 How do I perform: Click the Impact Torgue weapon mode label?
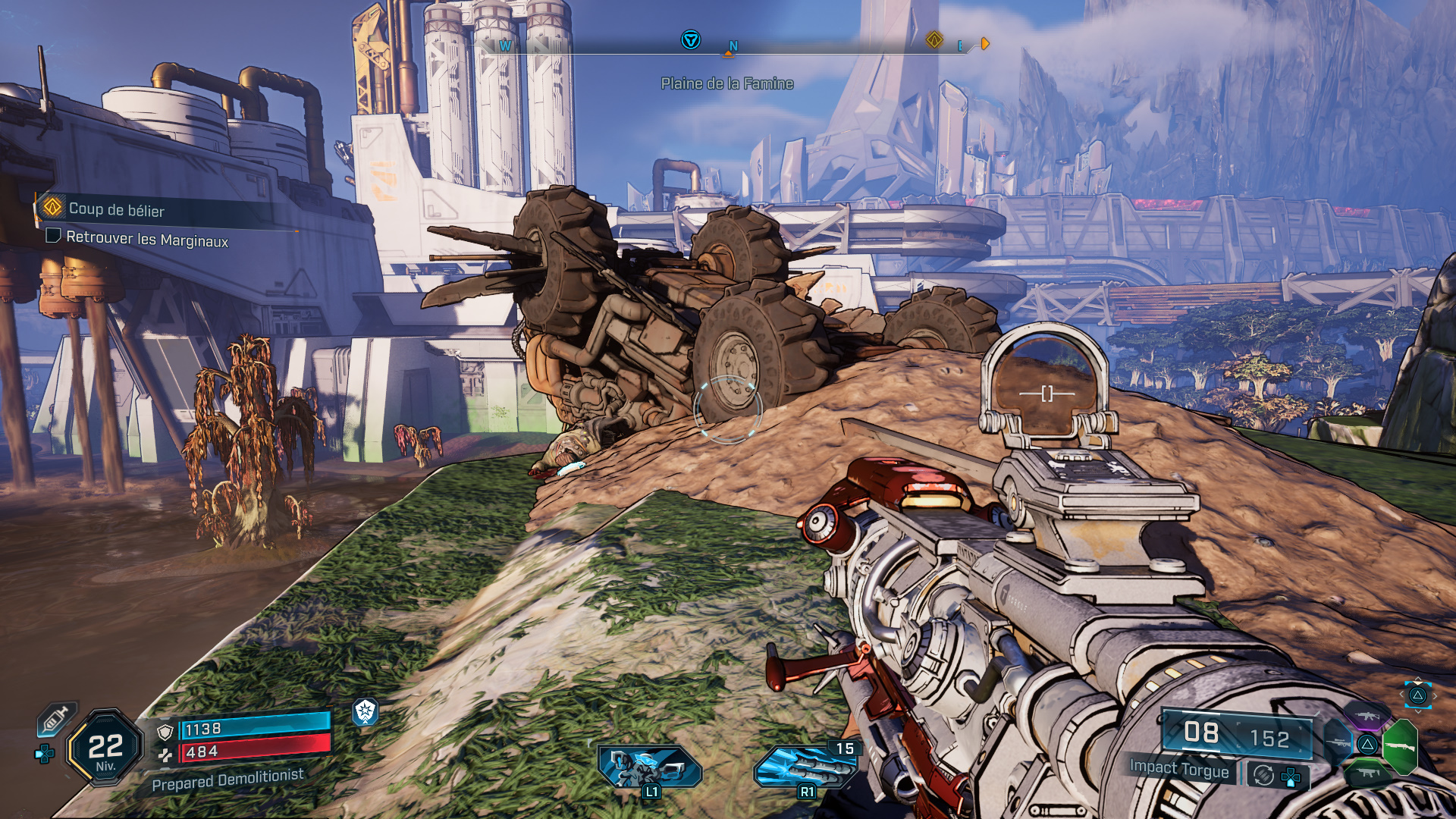pos(1178,768)
